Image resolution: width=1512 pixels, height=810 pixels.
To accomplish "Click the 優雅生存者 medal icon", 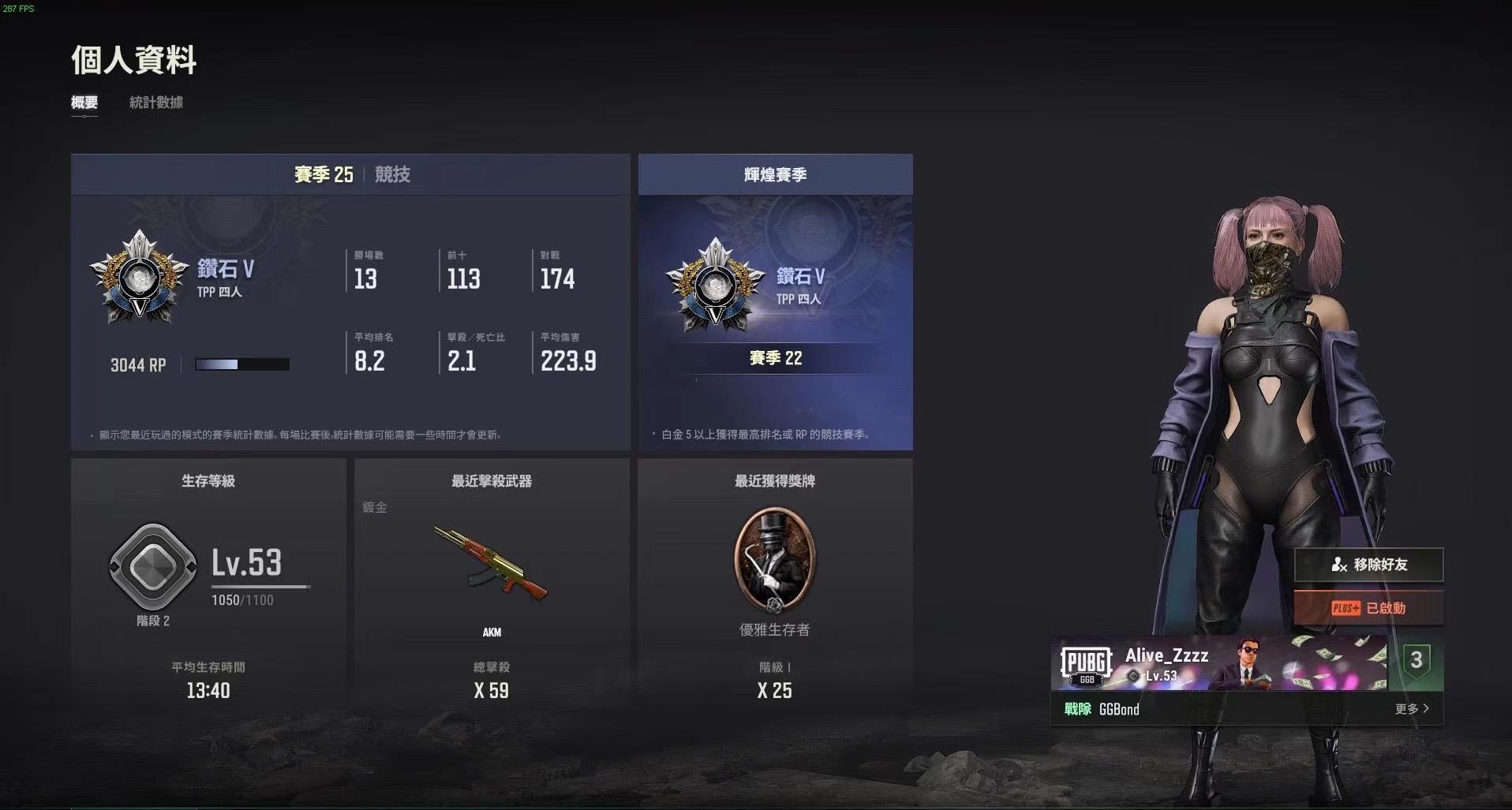I will click(774, 560).
